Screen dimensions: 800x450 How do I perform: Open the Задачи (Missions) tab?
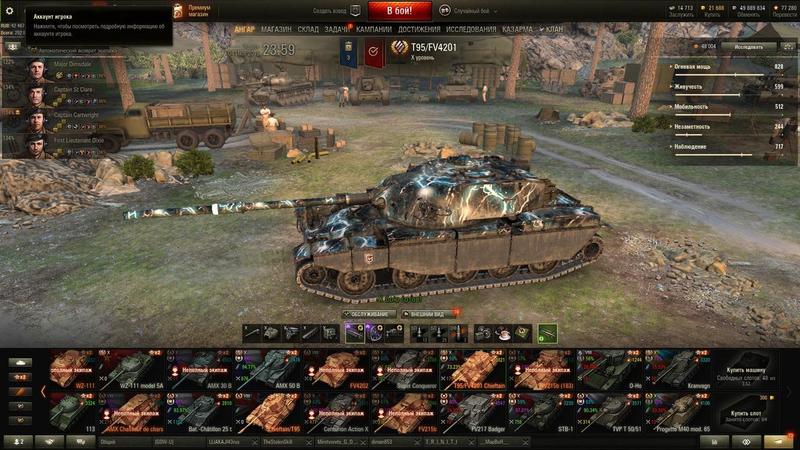coord(338,30)
